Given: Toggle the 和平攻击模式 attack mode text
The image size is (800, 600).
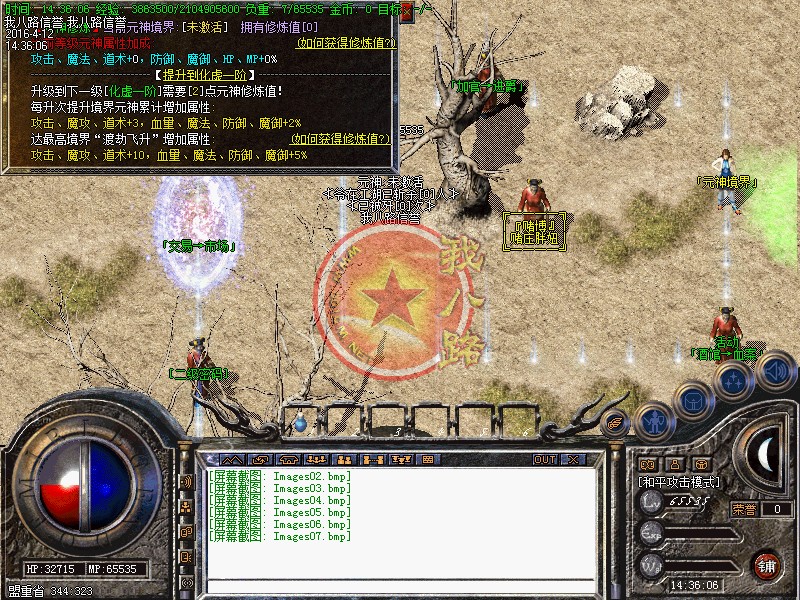Looking at the screenshot, I should coord(681,482).
